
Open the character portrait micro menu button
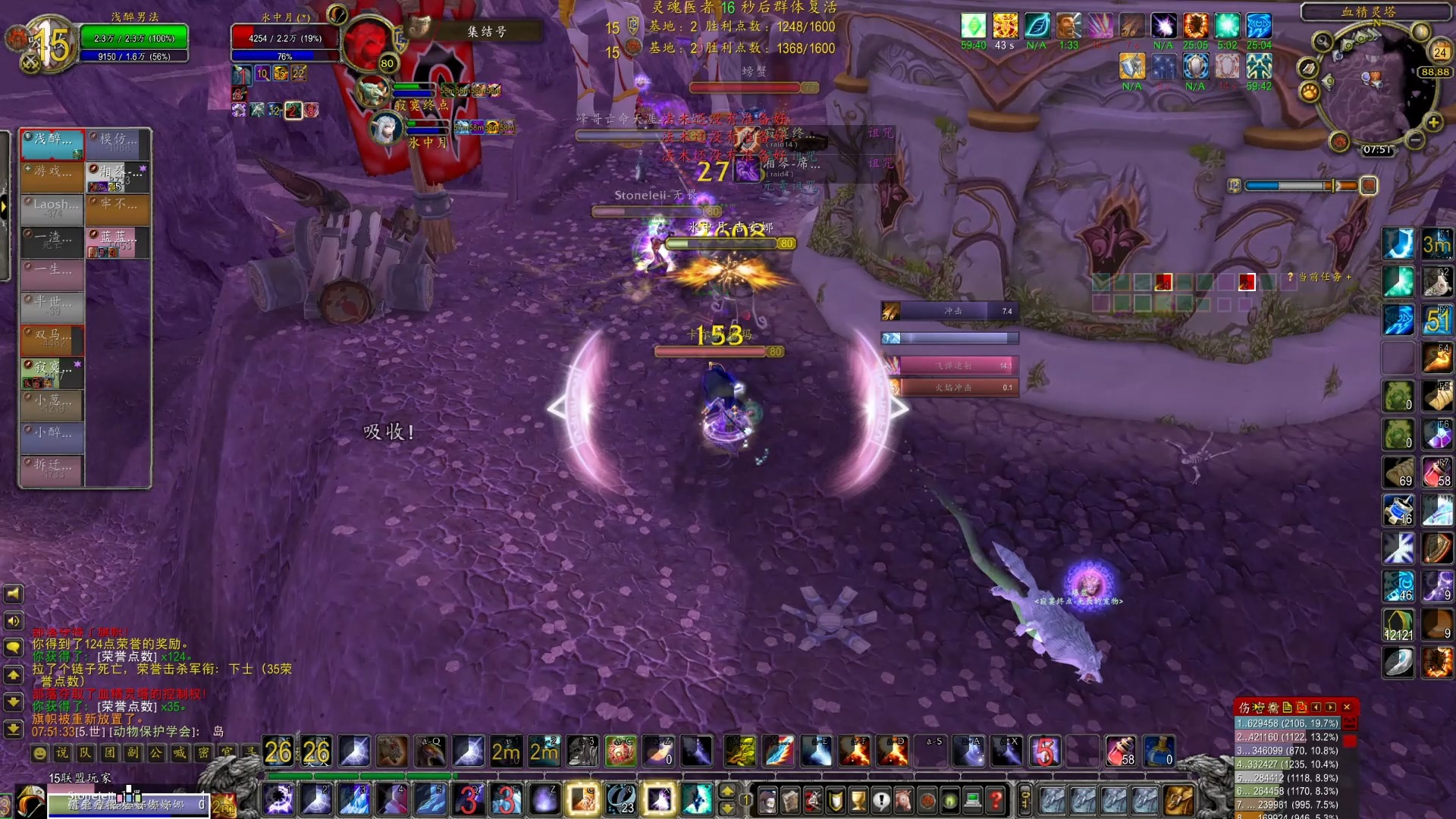click(767, 799)
